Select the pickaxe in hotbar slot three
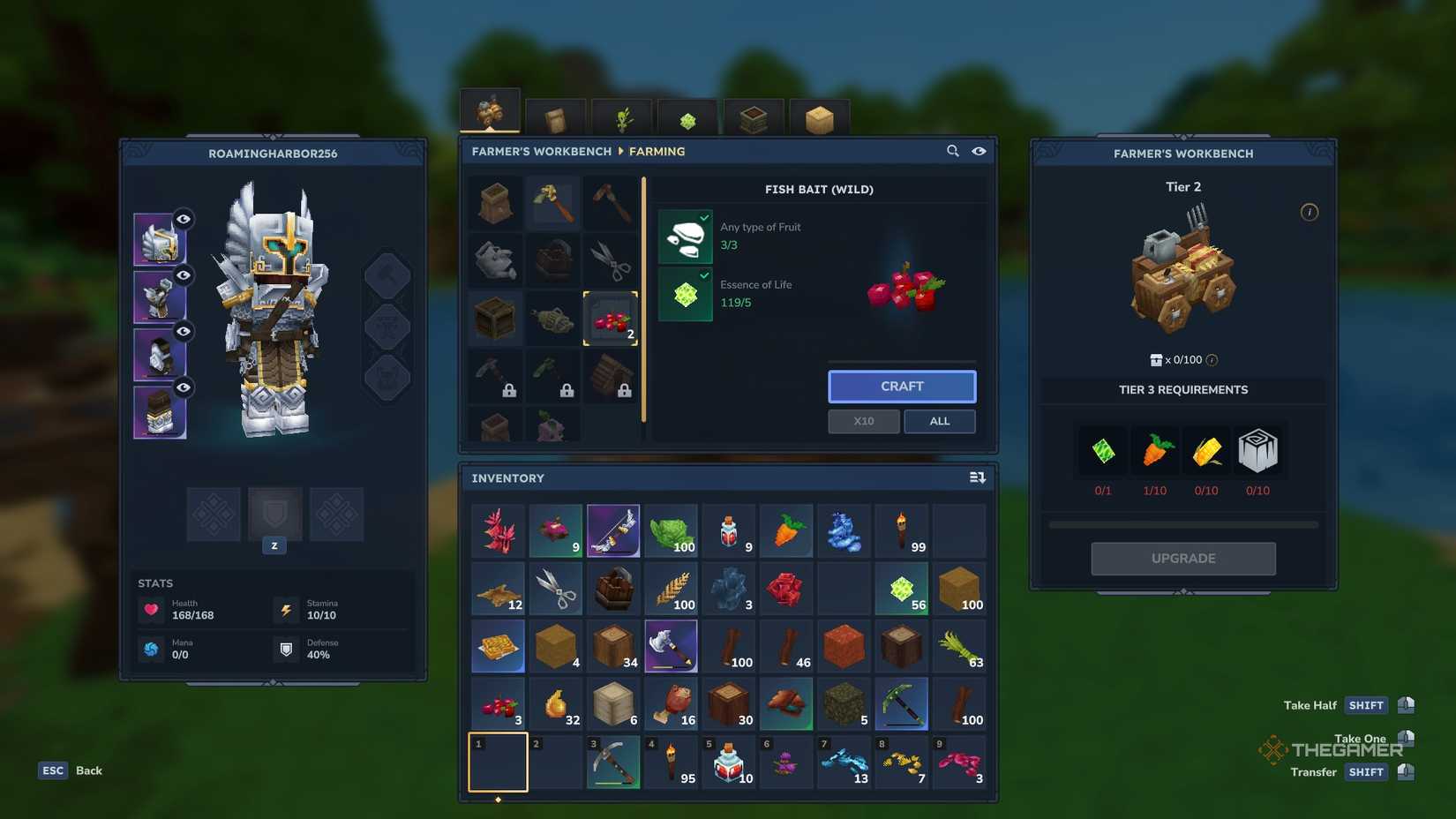Image resolution: width=1456 pixels, height=819 pixels. pyautogui.click(x=613, y=762)
